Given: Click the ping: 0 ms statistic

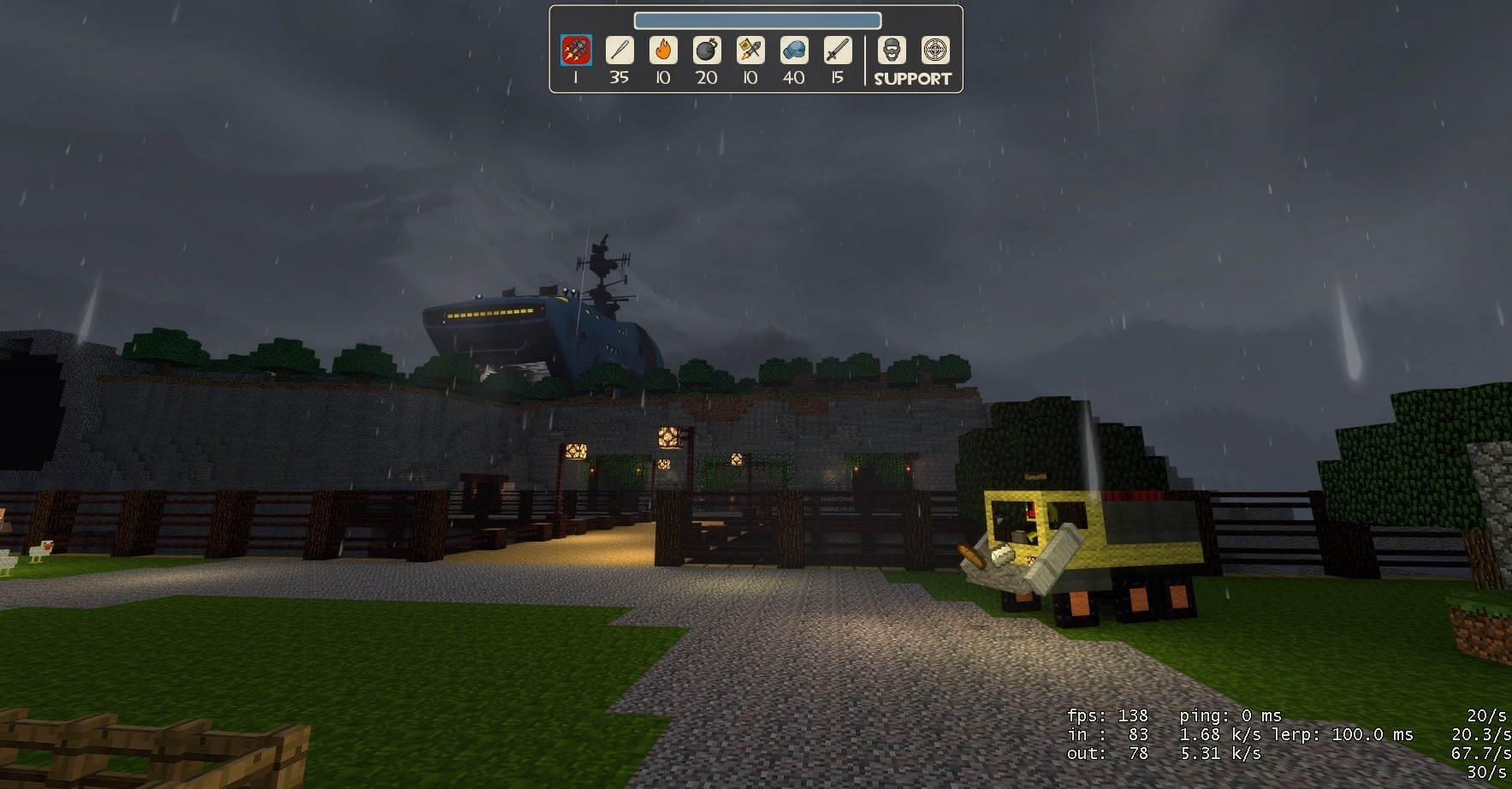Looking at the screenshot, I should [1230, 715].
